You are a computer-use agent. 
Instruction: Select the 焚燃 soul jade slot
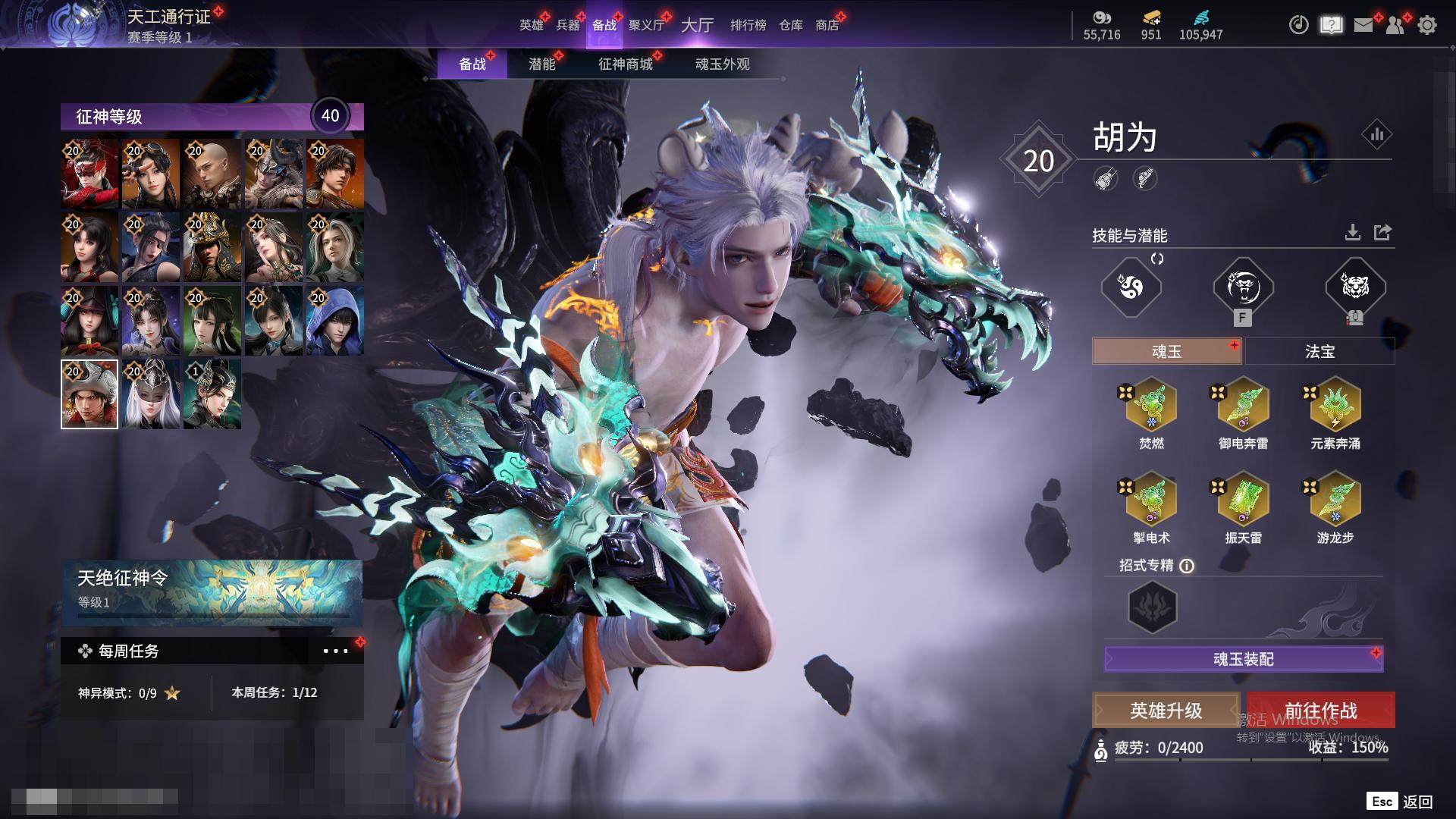pyautogui.click(x=1151, y=406)
